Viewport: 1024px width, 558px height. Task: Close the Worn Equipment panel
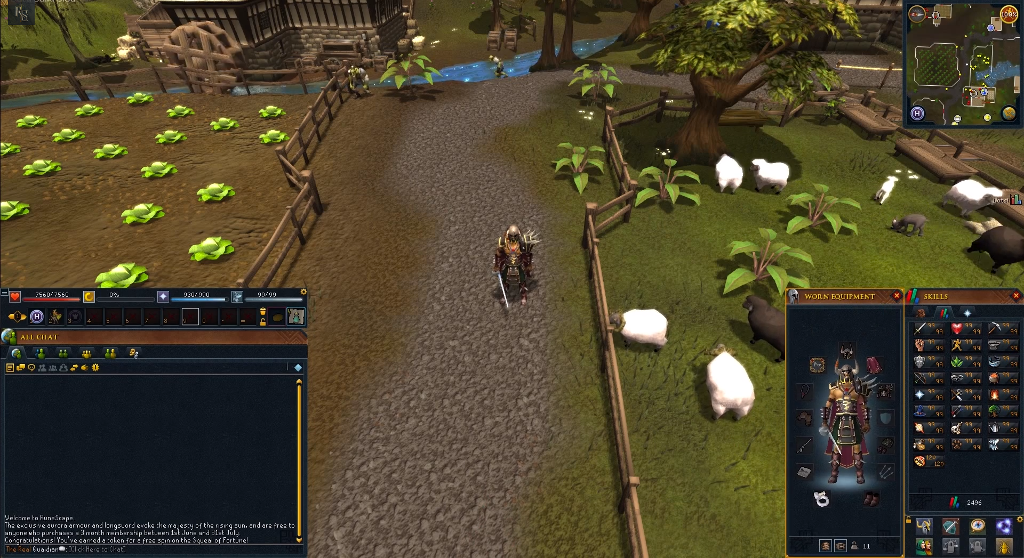[896, 296]
